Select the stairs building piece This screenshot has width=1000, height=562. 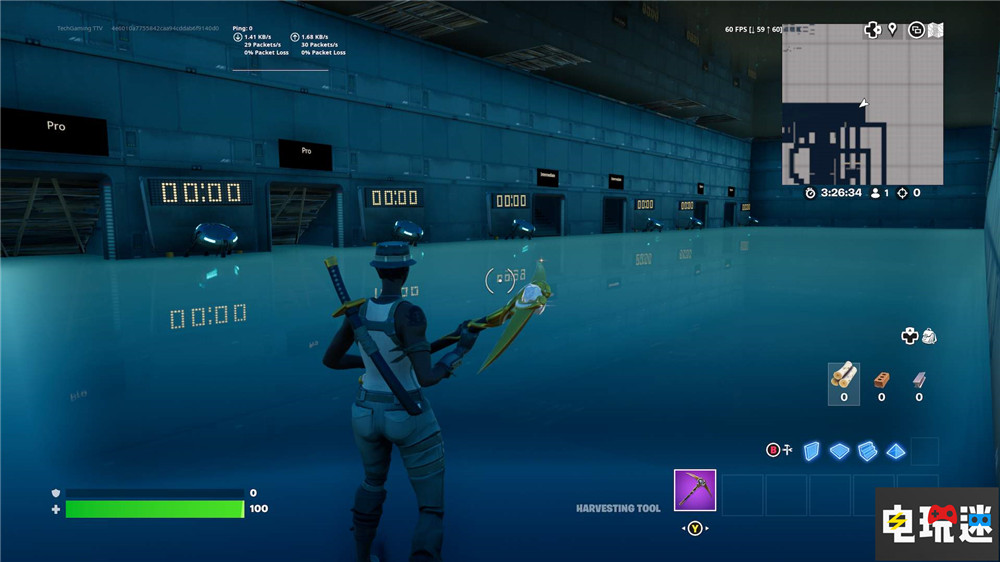866,451
